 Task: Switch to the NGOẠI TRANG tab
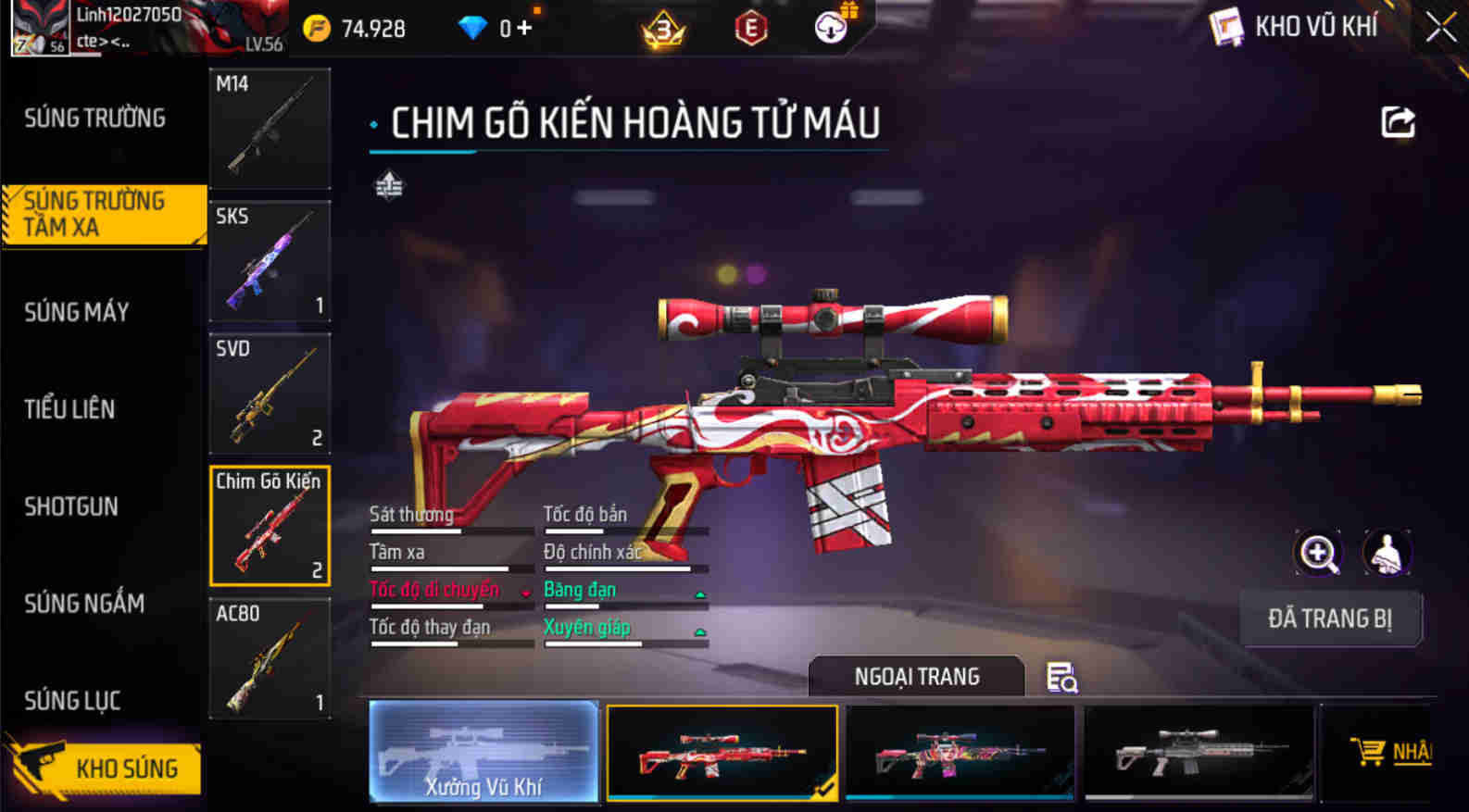[x=916, y=677]
